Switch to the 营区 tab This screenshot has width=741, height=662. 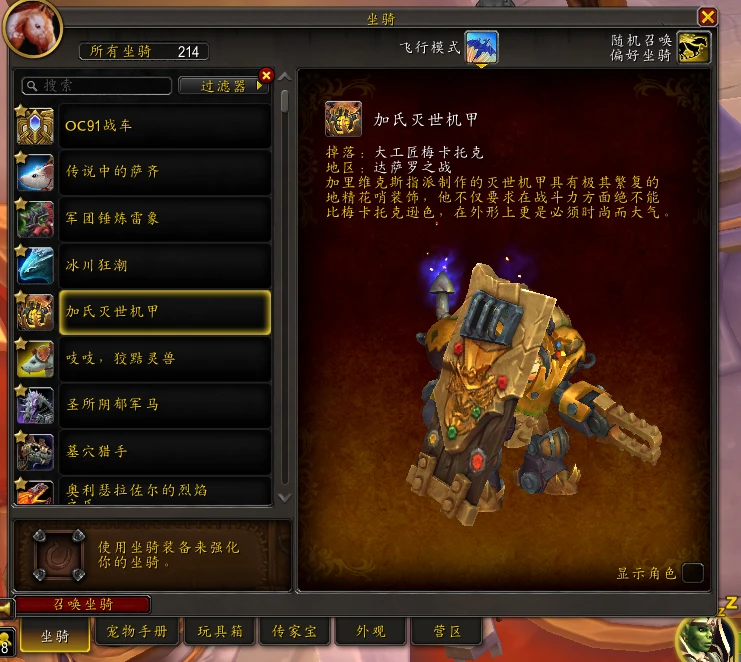coord(447,632)
